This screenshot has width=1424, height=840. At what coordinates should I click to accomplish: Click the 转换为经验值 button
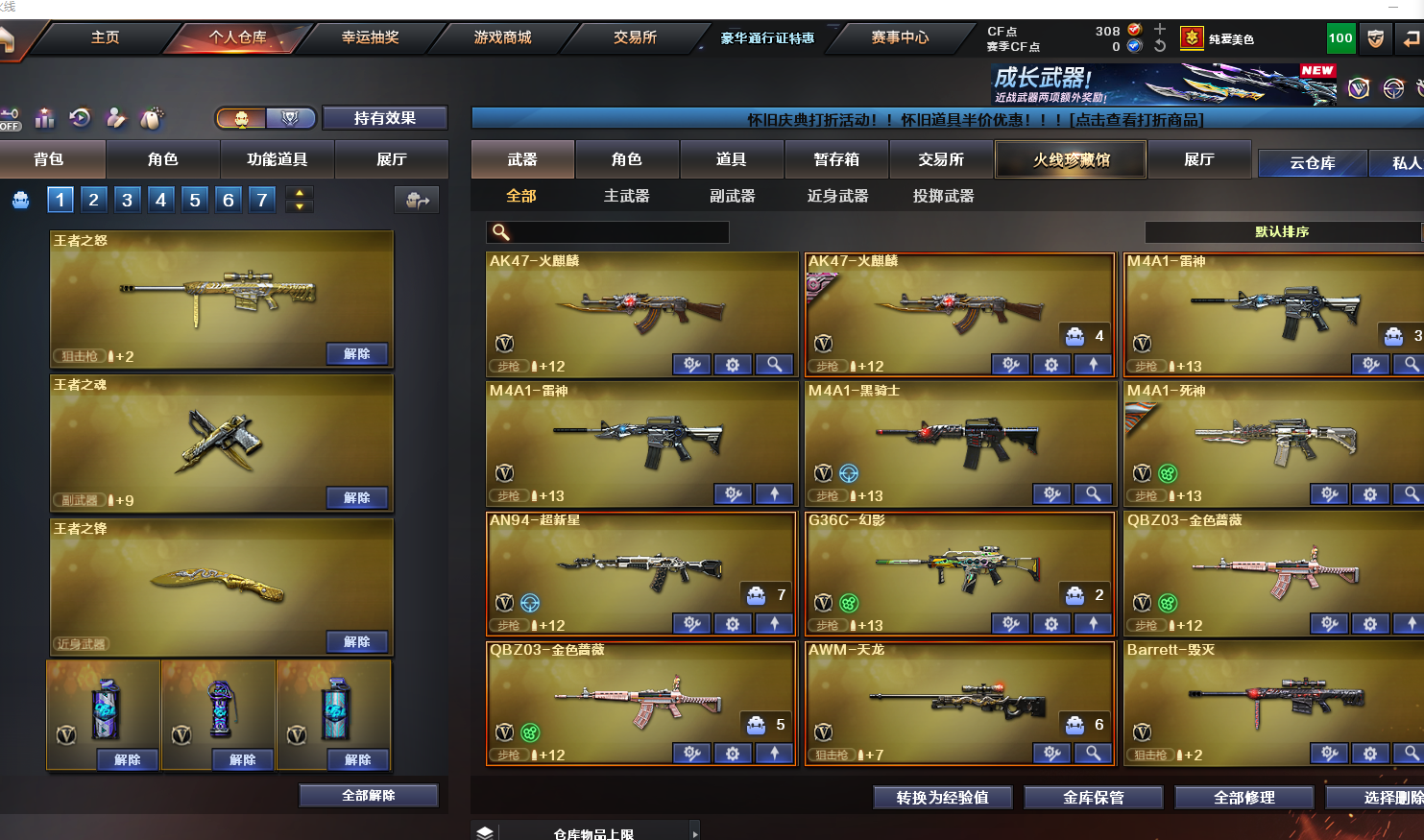pos(942,798)
